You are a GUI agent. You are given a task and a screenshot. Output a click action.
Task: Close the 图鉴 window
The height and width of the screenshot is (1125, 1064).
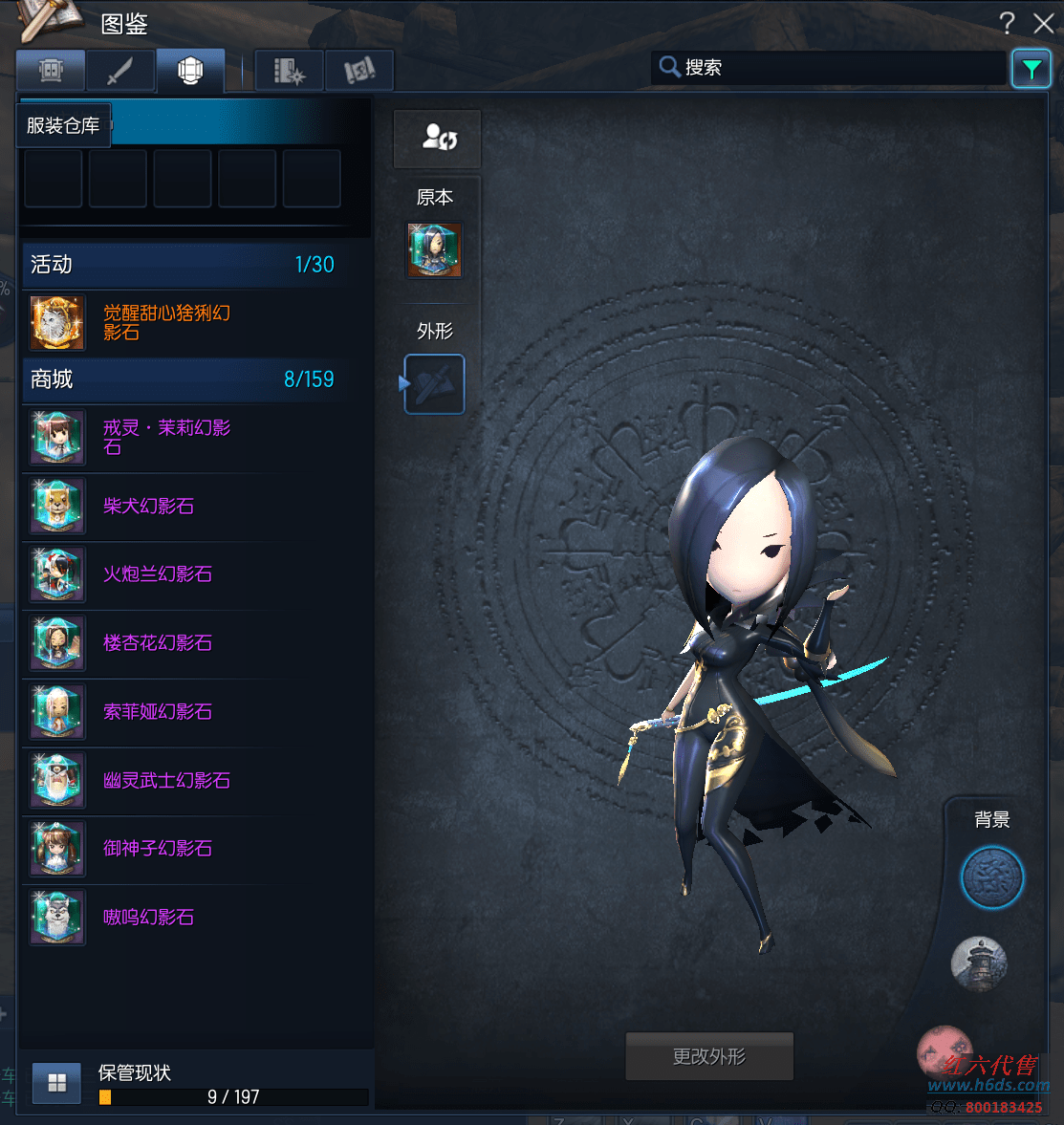(x=1043, y=23)
